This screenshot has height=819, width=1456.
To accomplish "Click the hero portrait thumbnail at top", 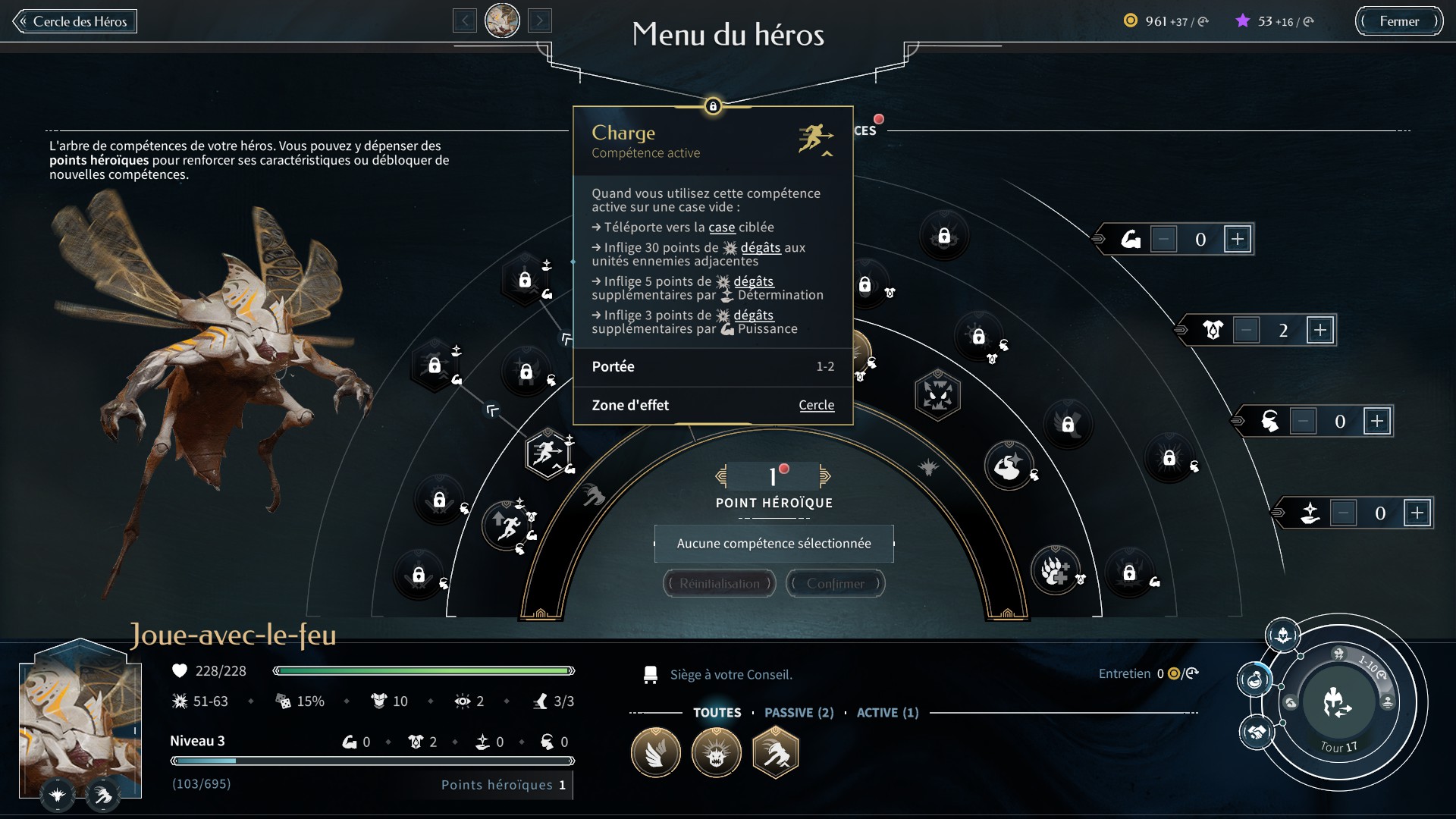I will (x=502, y=20).
